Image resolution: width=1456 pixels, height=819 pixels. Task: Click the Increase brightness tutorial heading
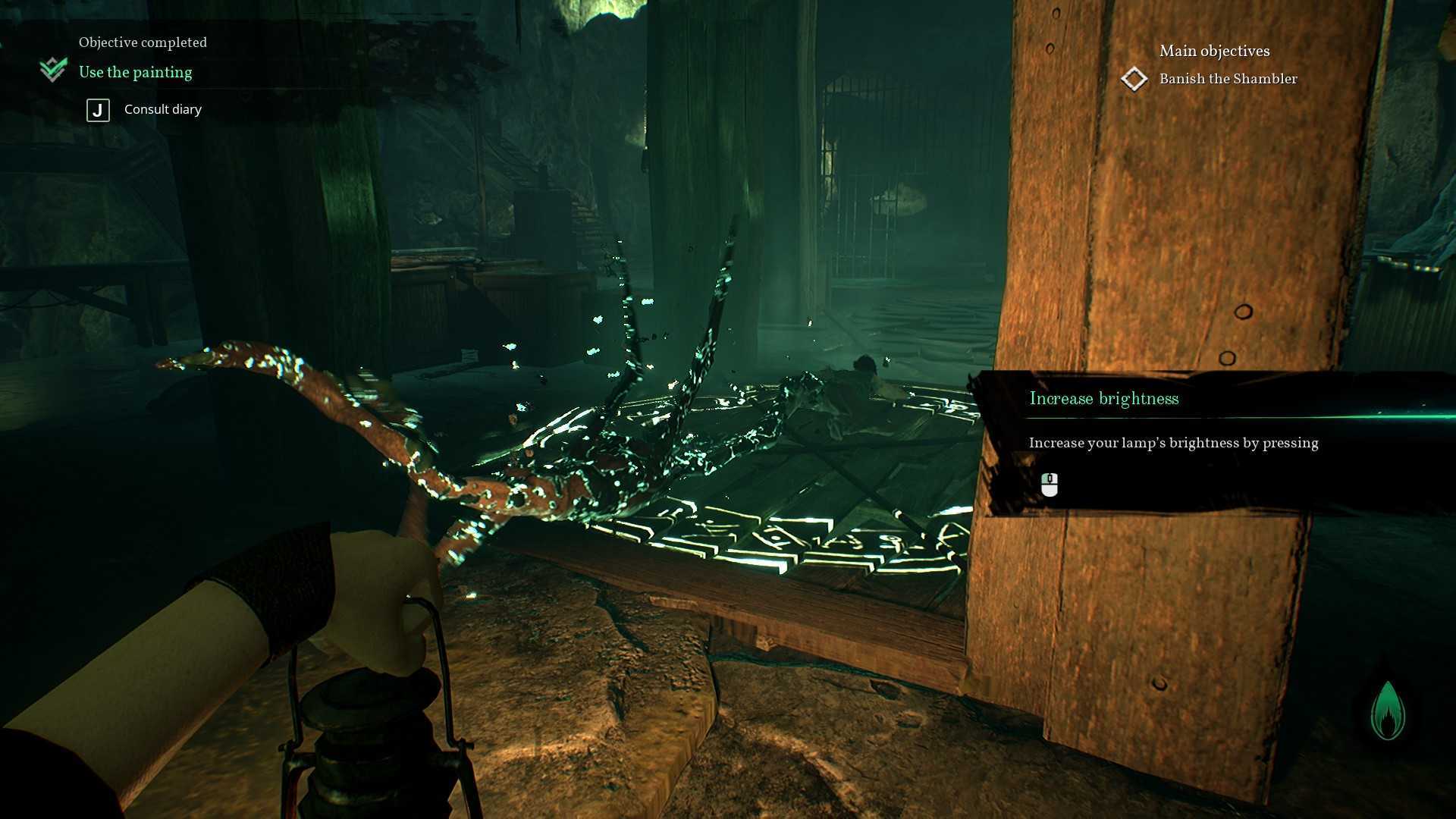(1103, 399)
